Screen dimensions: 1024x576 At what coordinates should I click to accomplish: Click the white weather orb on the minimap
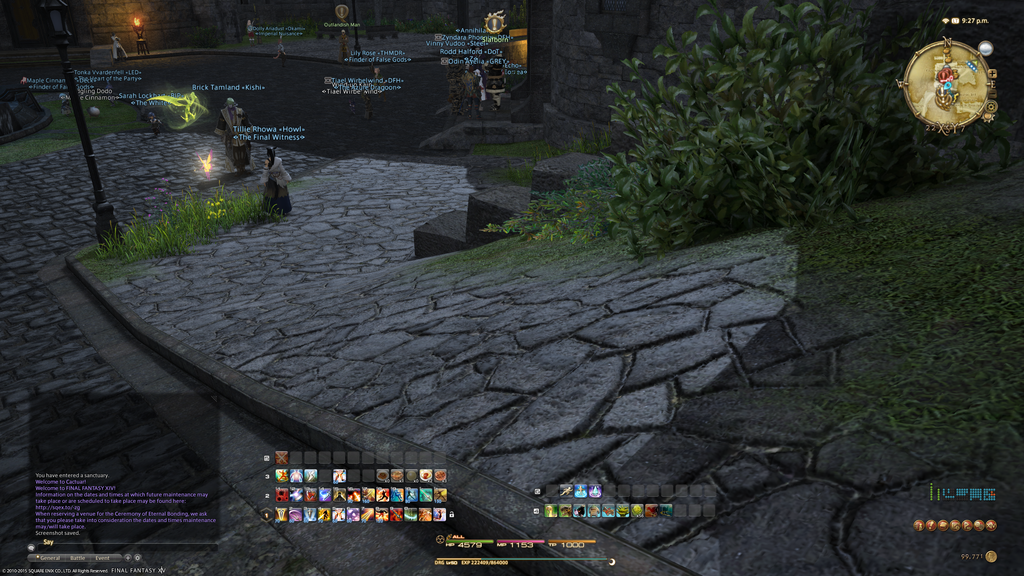click(985, 48)
